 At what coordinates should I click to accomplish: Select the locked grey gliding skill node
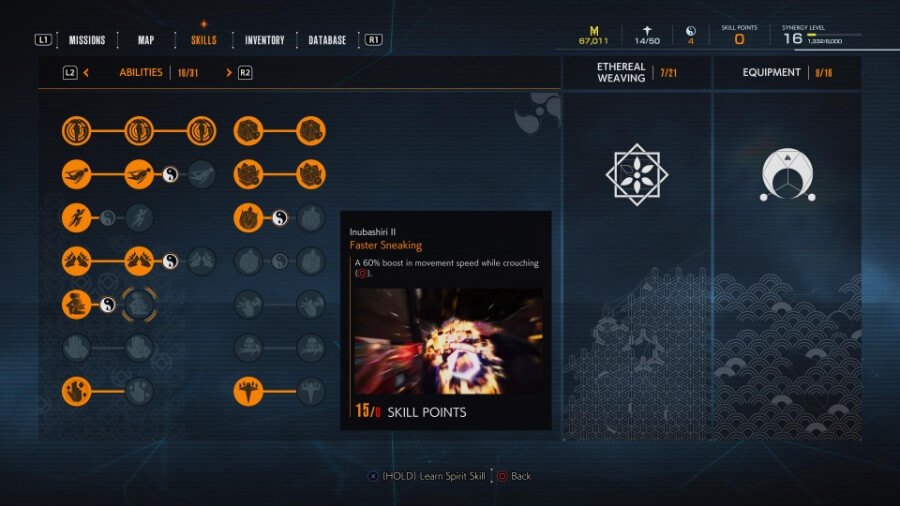click(x=201, y=174)
